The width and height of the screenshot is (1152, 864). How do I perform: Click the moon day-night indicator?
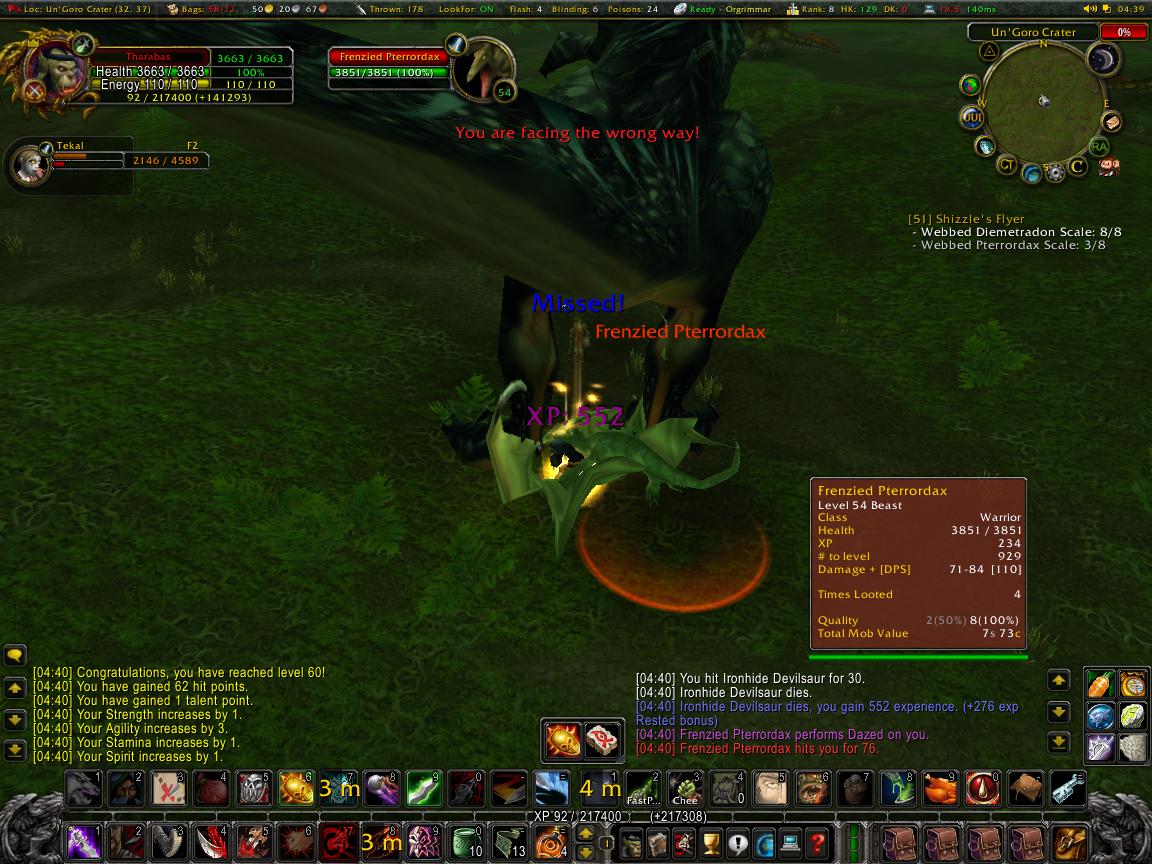click(1105, 61)
